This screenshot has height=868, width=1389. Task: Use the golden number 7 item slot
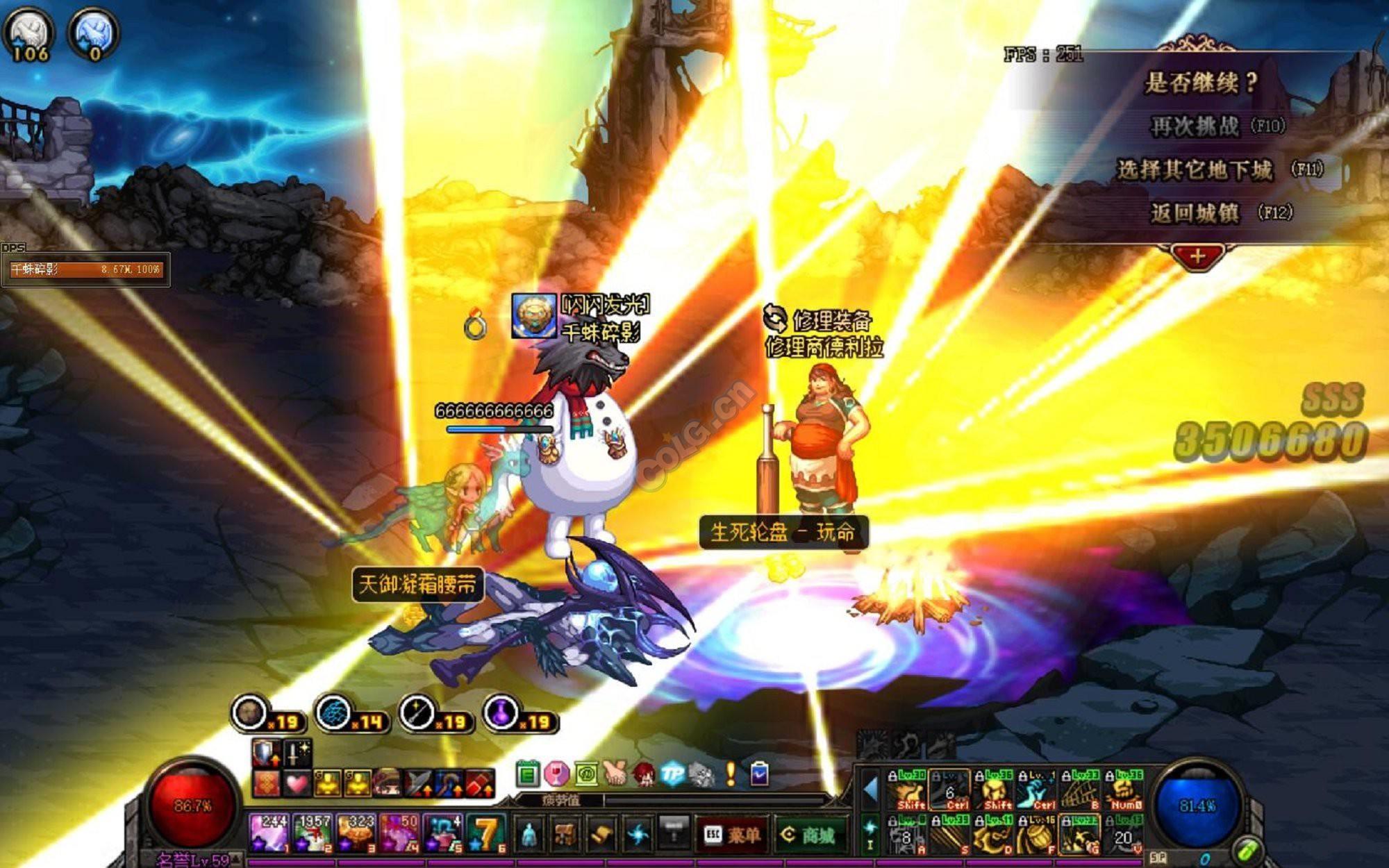486,833
